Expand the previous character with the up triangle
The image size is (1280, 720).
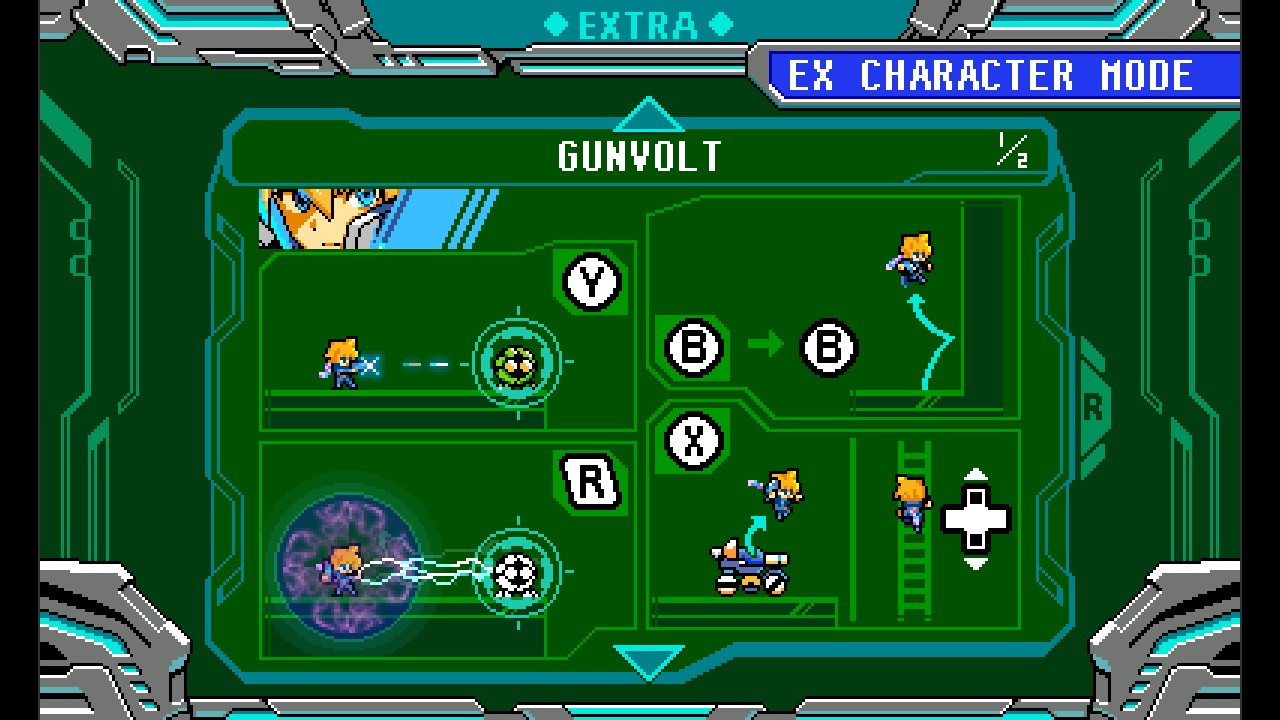[651, 113]
